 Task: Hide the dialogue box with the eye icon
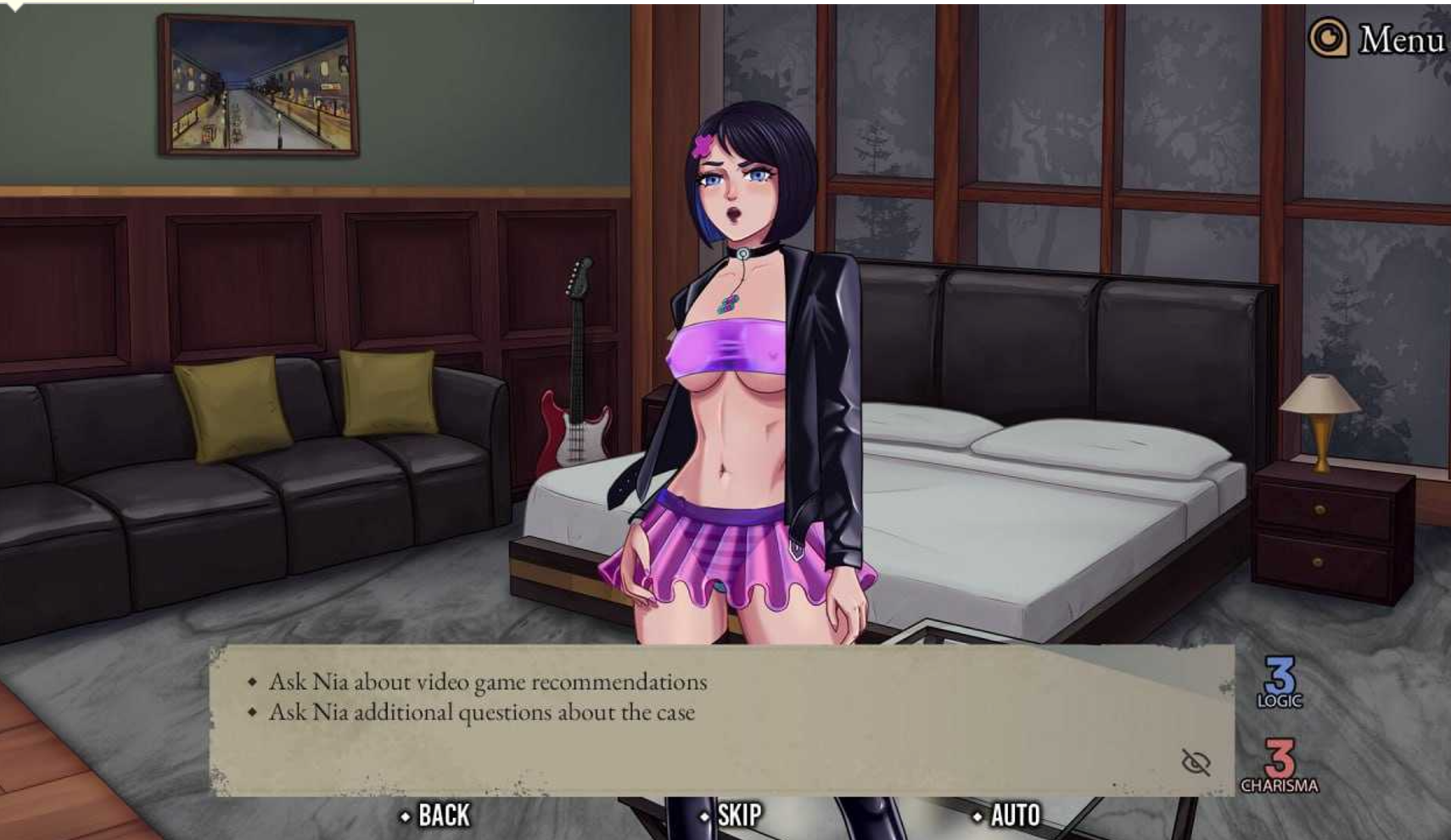pyautogui.click(x=1196, y=762)
